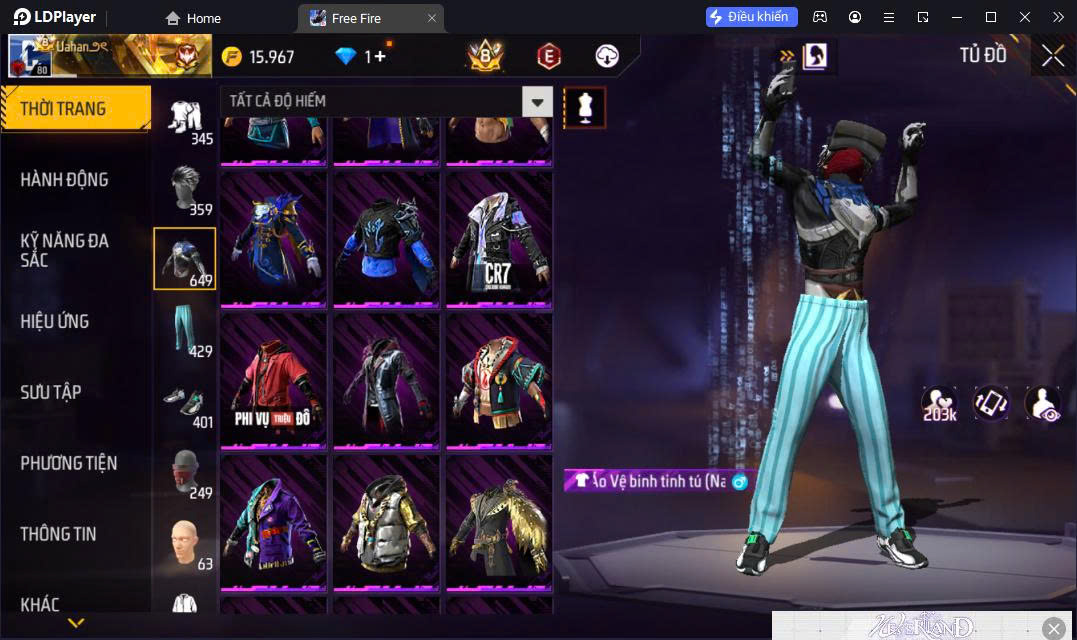Viewport: 1077px width, 640px height.
Task: Pick the purple and teal hooded jacket
Action: tap(273, 523)
